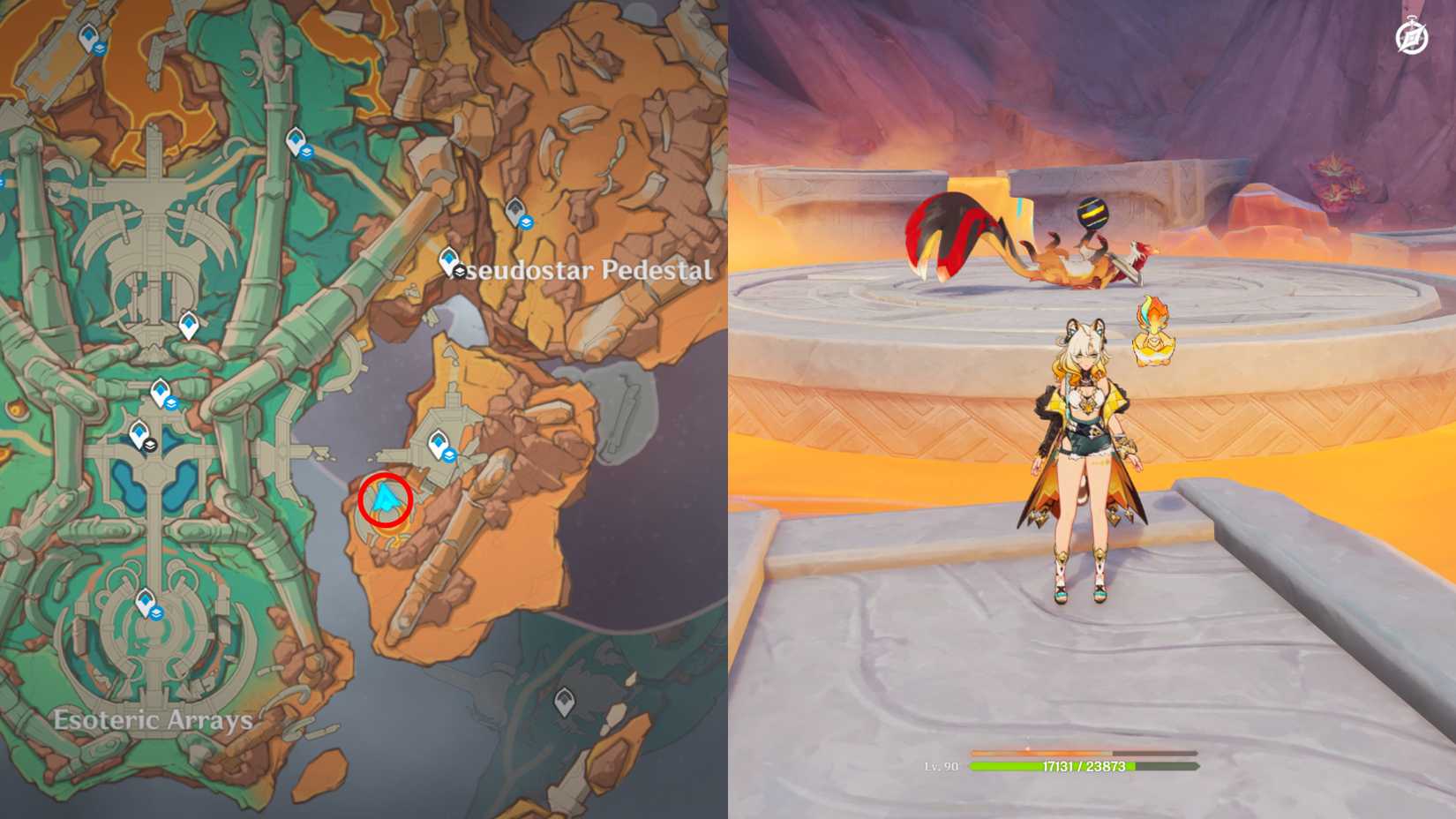Open the dark domain marker at the bottom of the map
This screenshot has width=1456, height=819.
pyautogui.click(x=567, y=700)
